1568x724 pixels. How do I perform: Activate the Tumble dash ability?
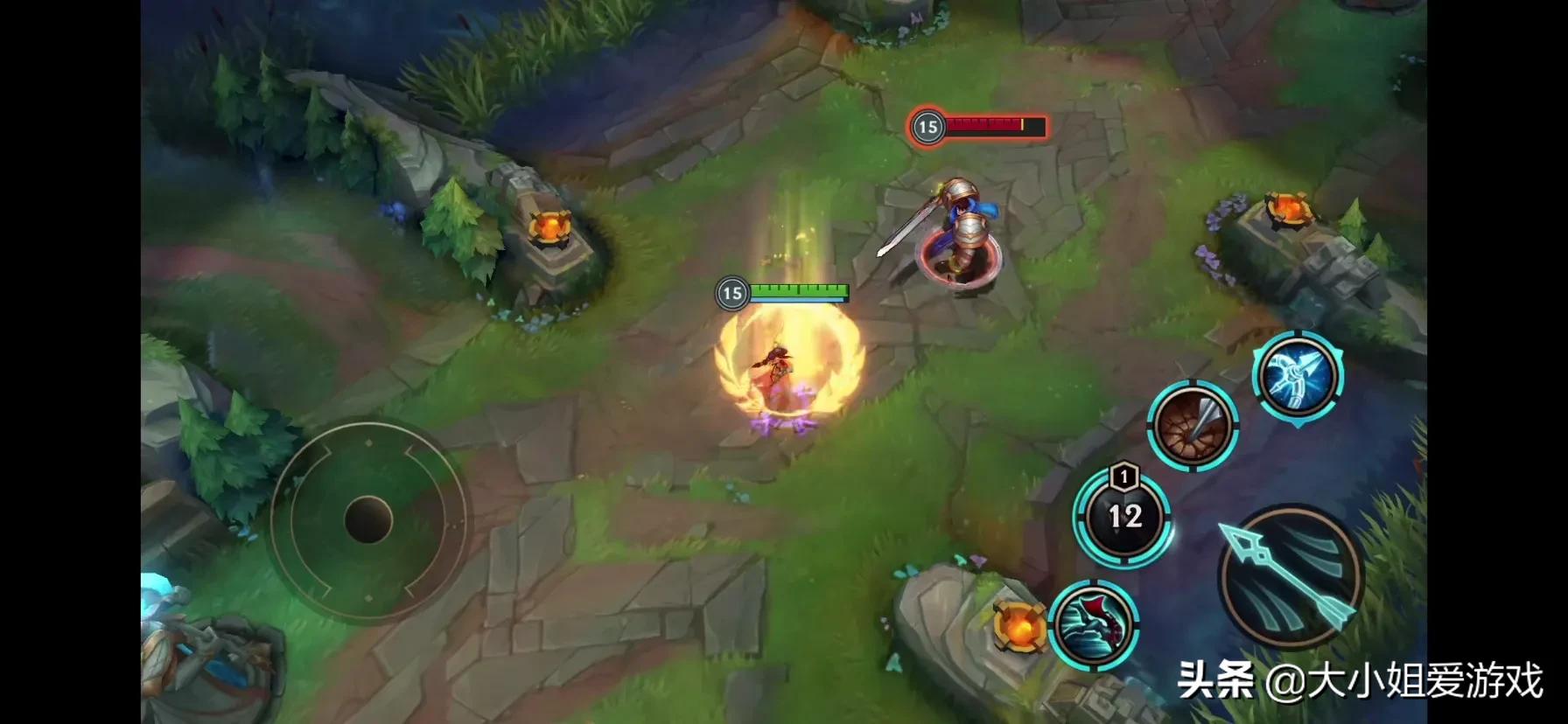coord(1093,625)
